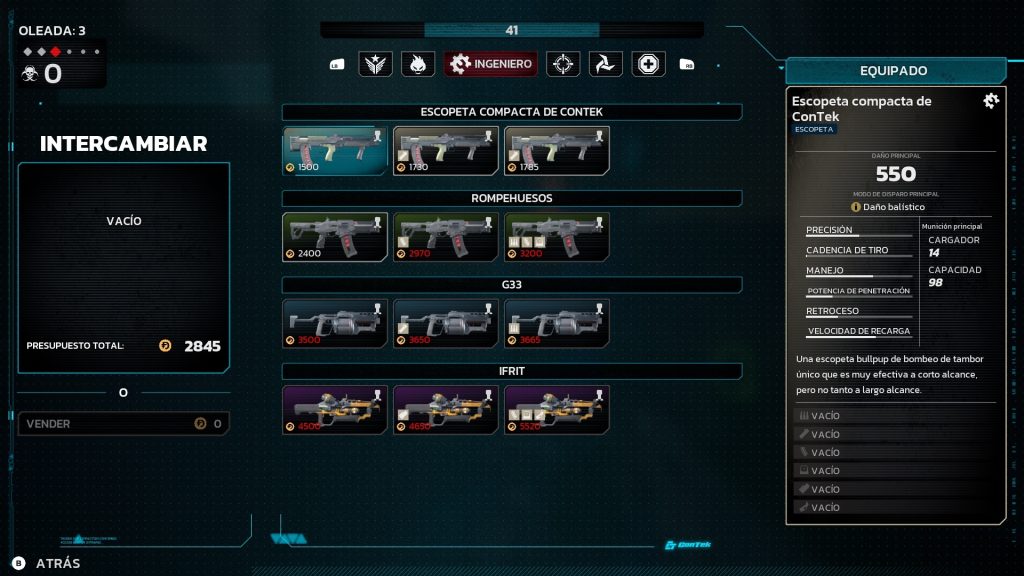This screenshot has height=576, width=1024.
Task: Pick the 5520 Ifrit variant
Action: point(557,410)
